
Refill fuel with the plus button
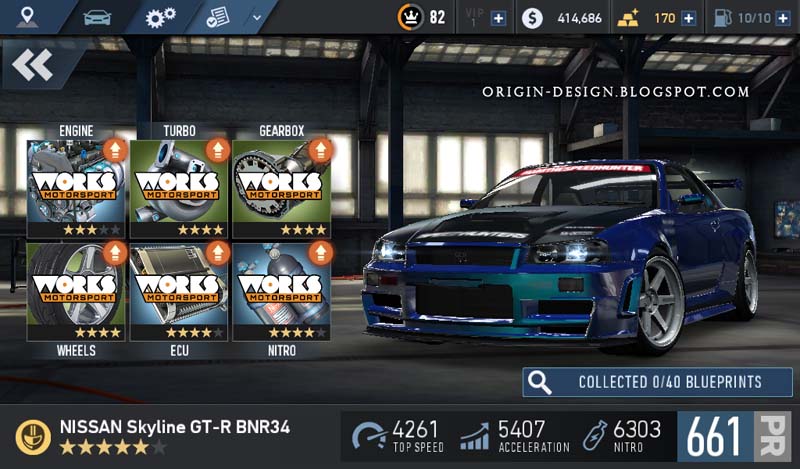tap(783, 18)
